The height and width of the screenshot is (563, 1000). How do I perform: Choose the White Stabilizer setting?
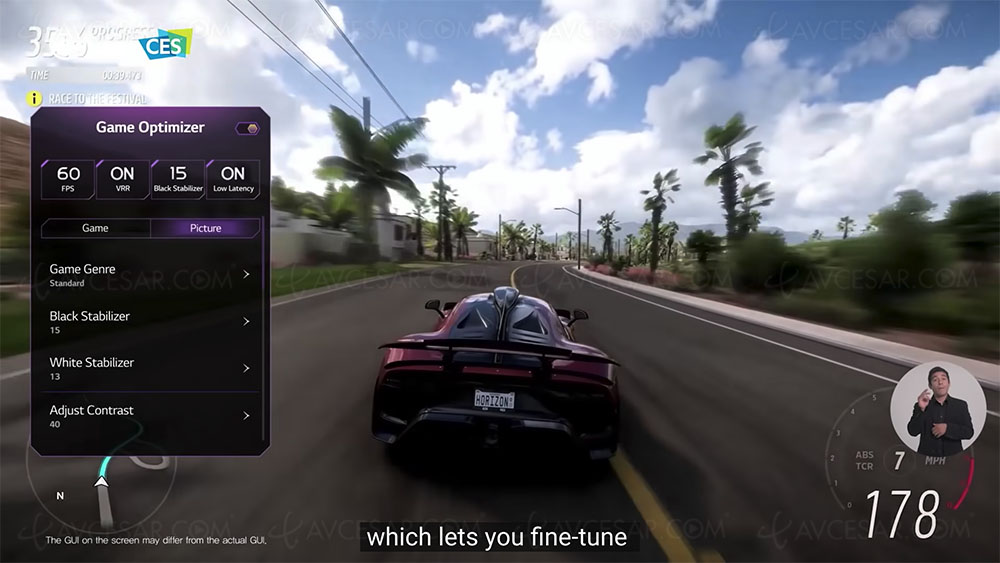coord(150,368)
